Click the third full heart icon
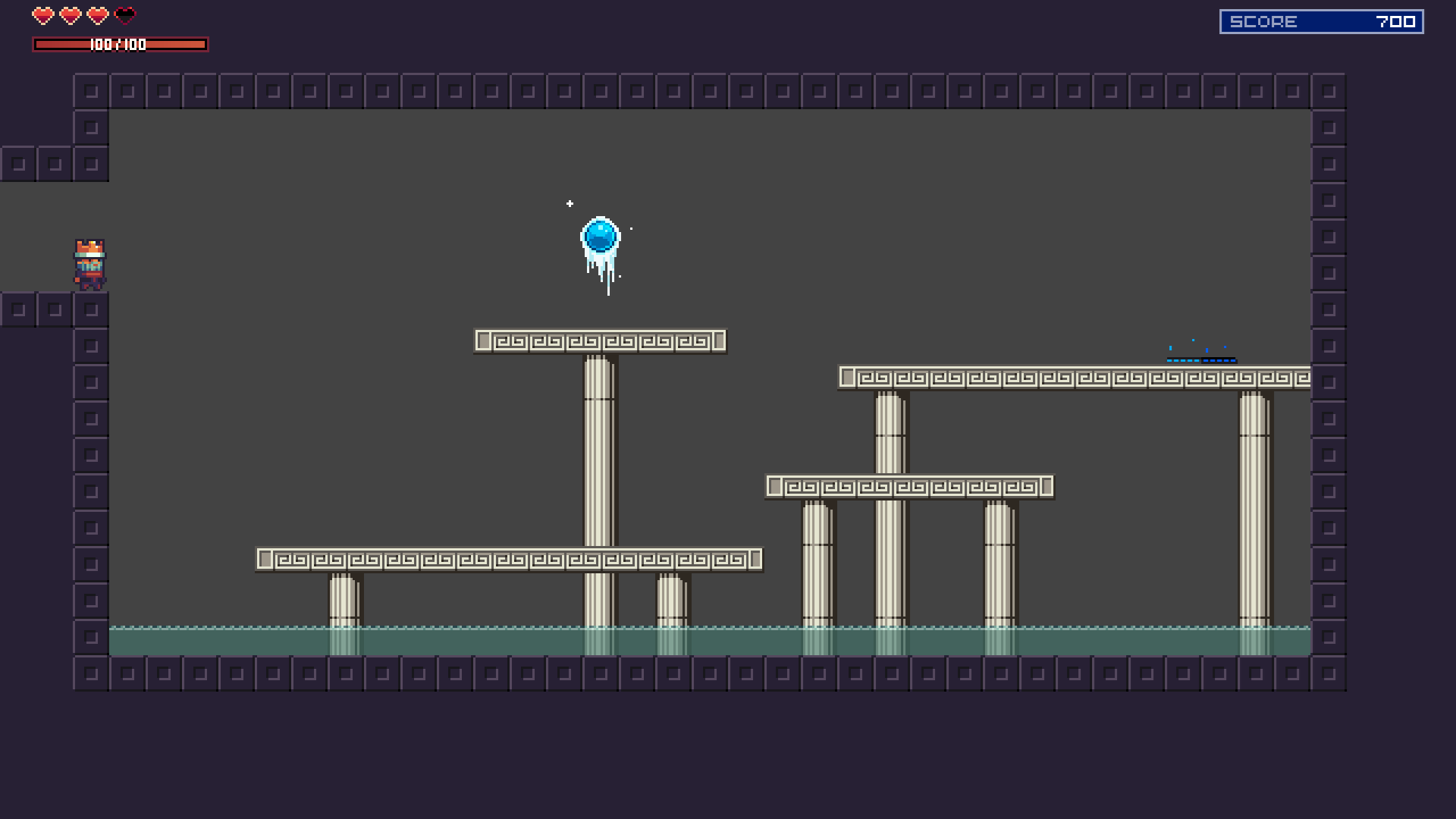Viewport: 1456px width, 819px height. pos(96,14)
